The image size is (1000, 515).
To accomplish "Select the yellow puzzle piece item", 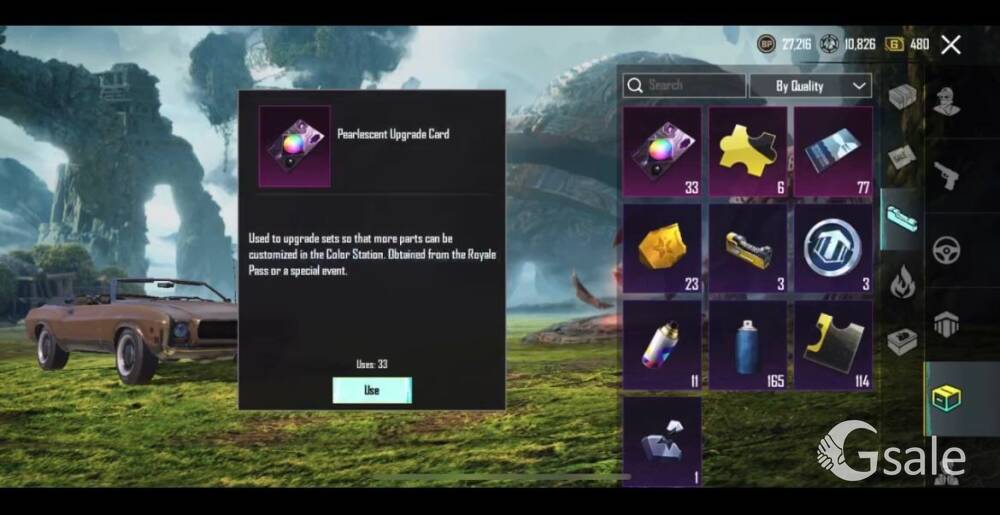I will [747, 152].
